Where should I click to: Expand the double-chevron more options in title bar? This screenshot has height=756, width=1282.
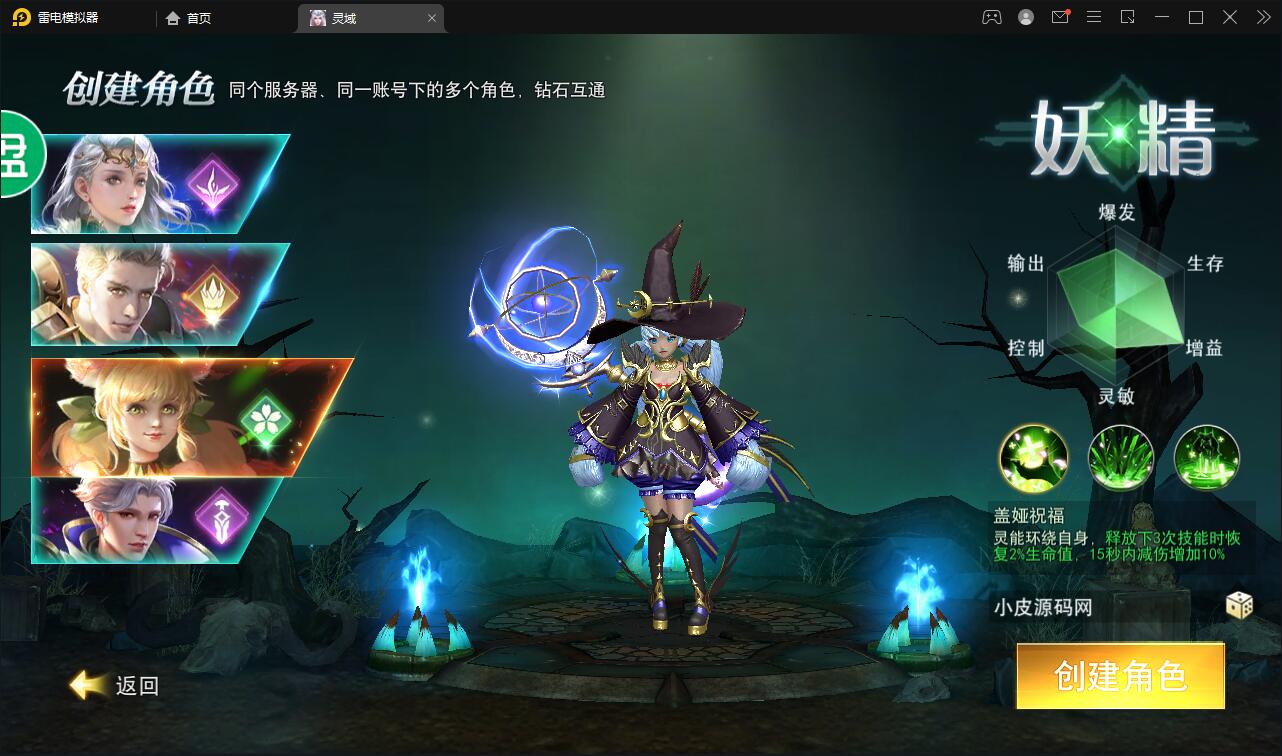coord(1262,17)
